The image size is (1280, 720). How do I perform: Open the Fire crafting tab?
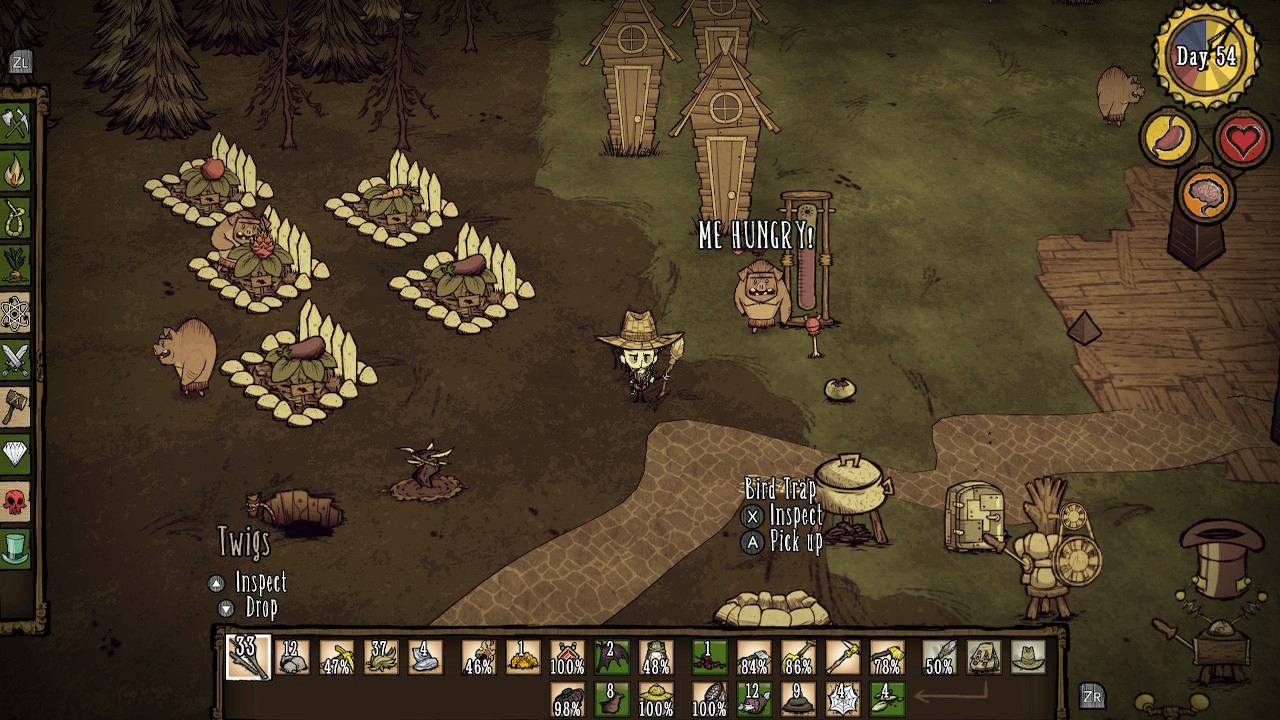tap(16, 171)
